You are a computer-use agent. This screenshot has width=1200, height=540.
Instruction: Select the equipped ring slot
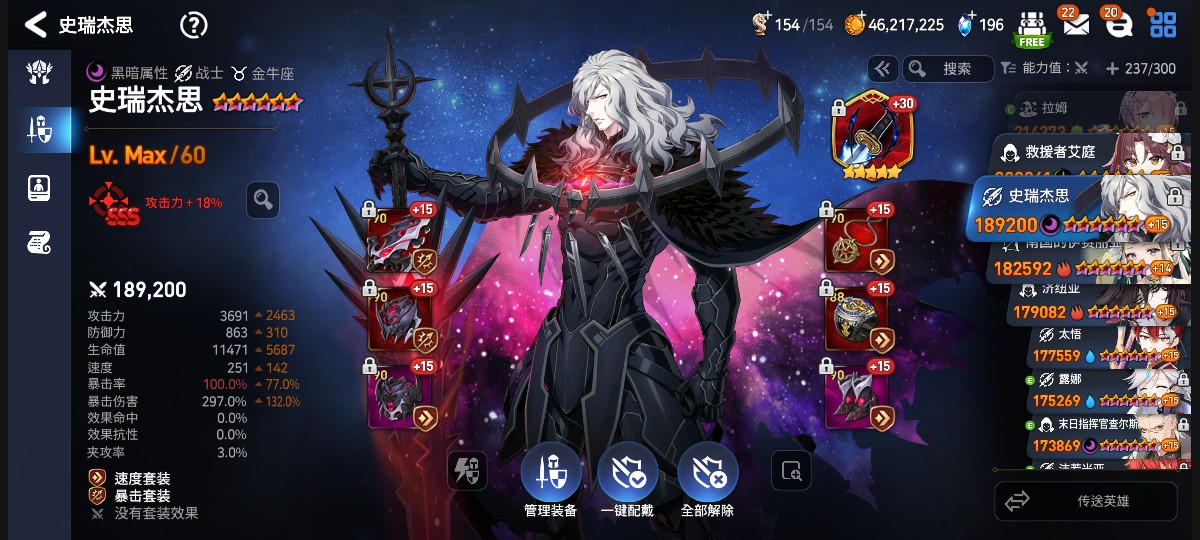(857, 319)
